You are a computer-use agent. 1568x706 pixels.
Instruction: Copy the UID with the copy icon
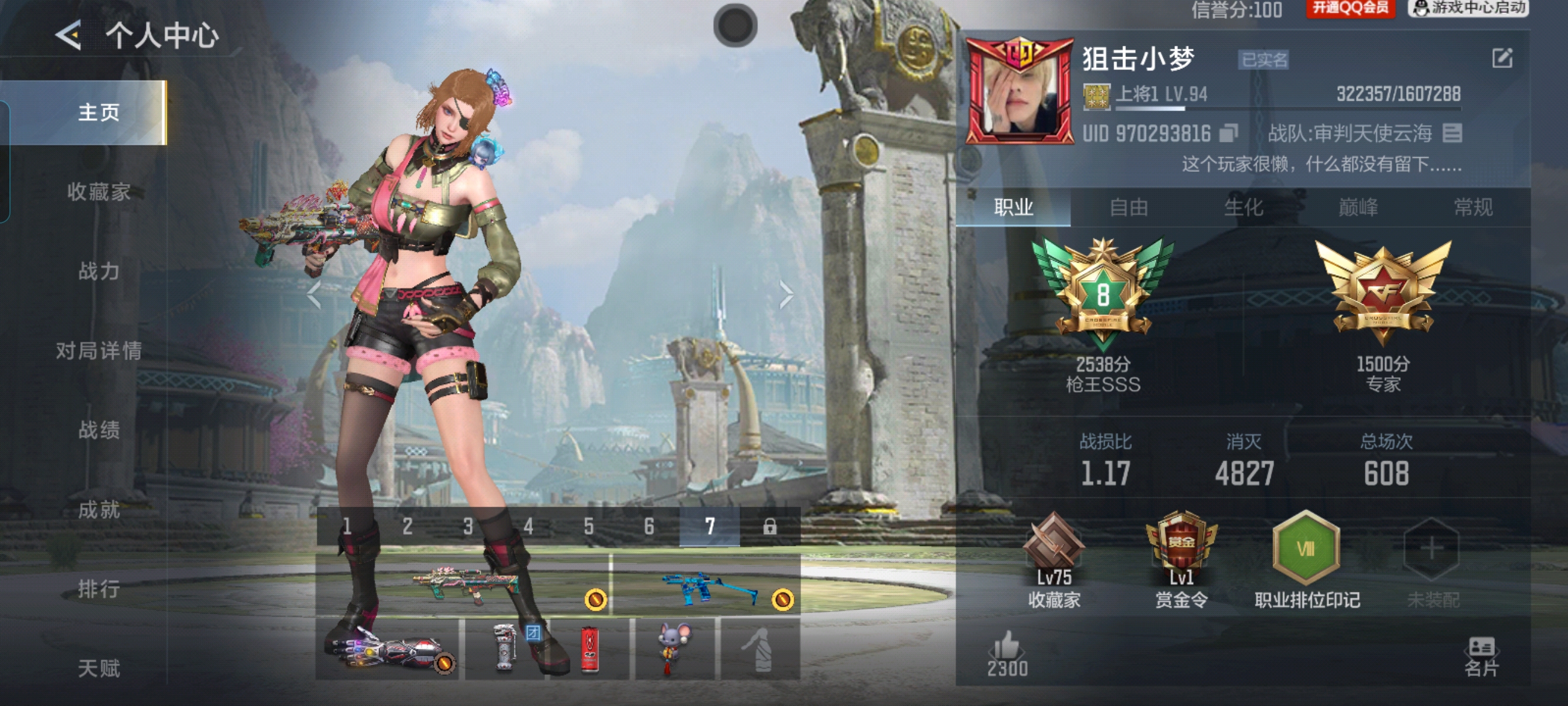[x=1228, y=134]
